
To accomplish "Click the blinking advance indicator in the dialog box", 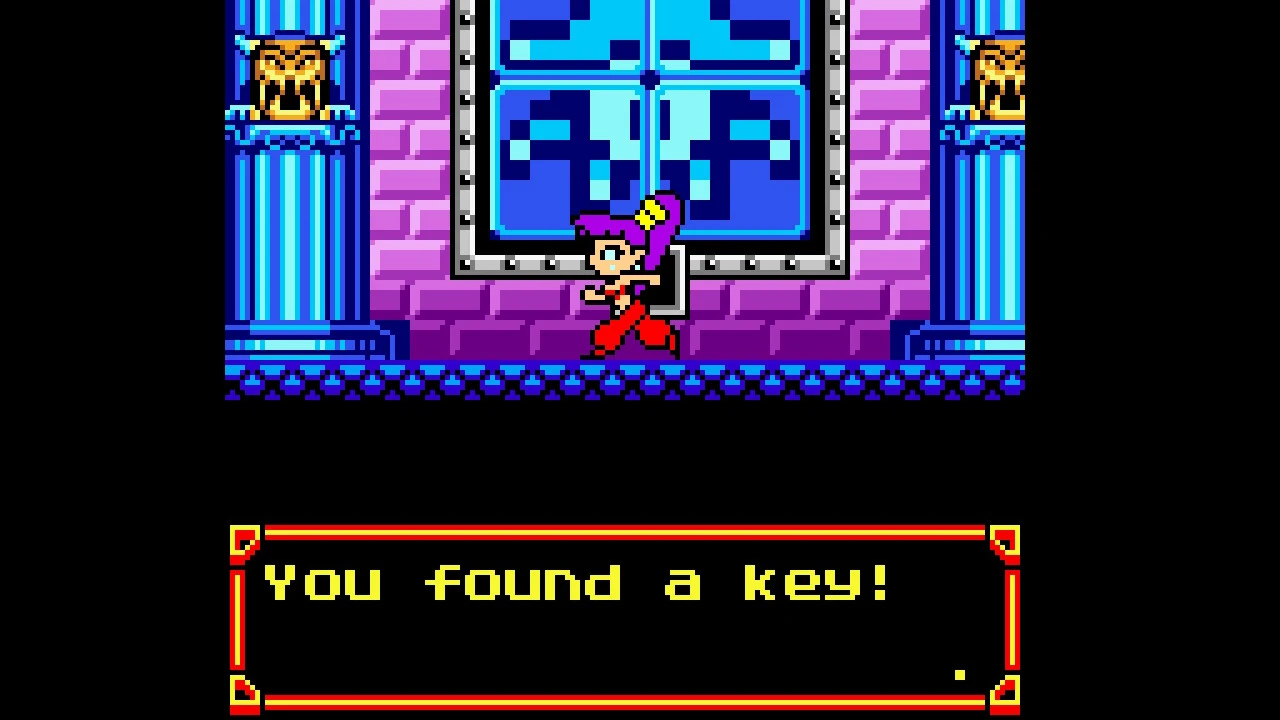I will [958, 676].
